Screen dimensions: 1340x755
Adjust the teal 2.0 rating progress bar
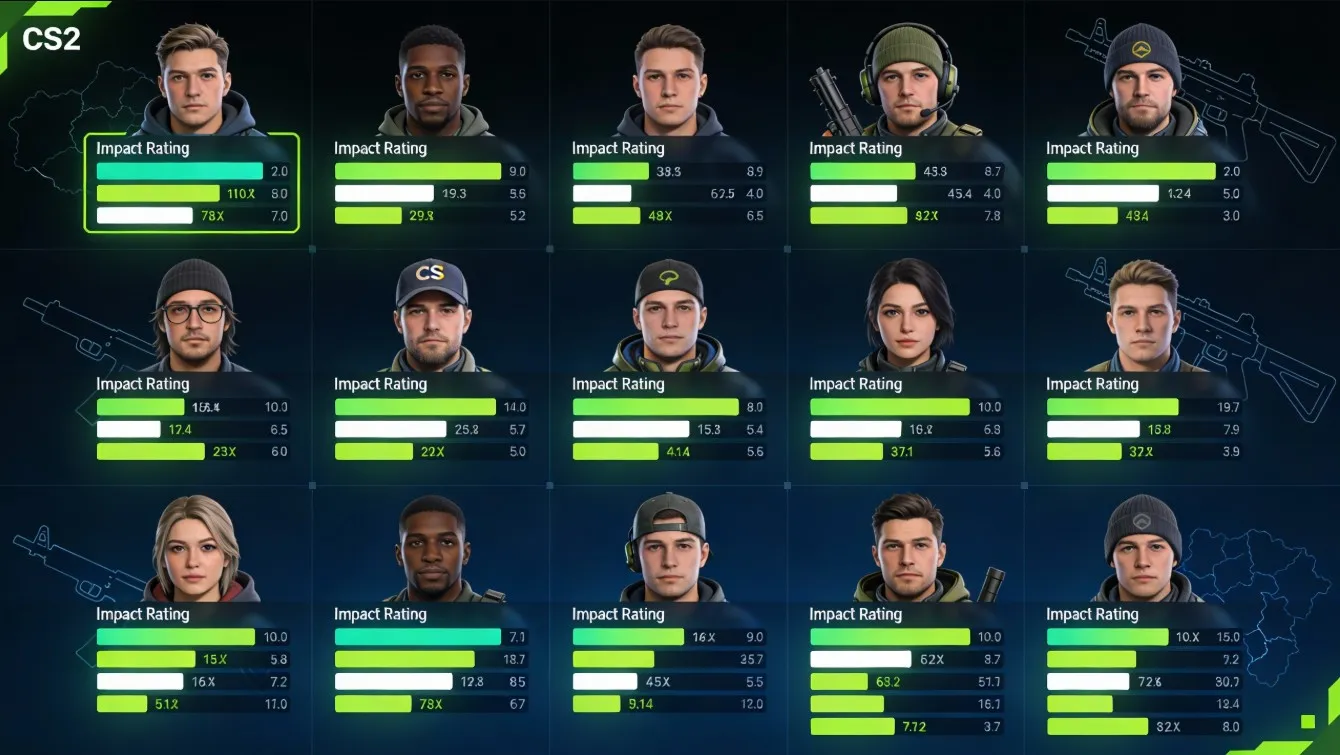[x=178, y=170]
